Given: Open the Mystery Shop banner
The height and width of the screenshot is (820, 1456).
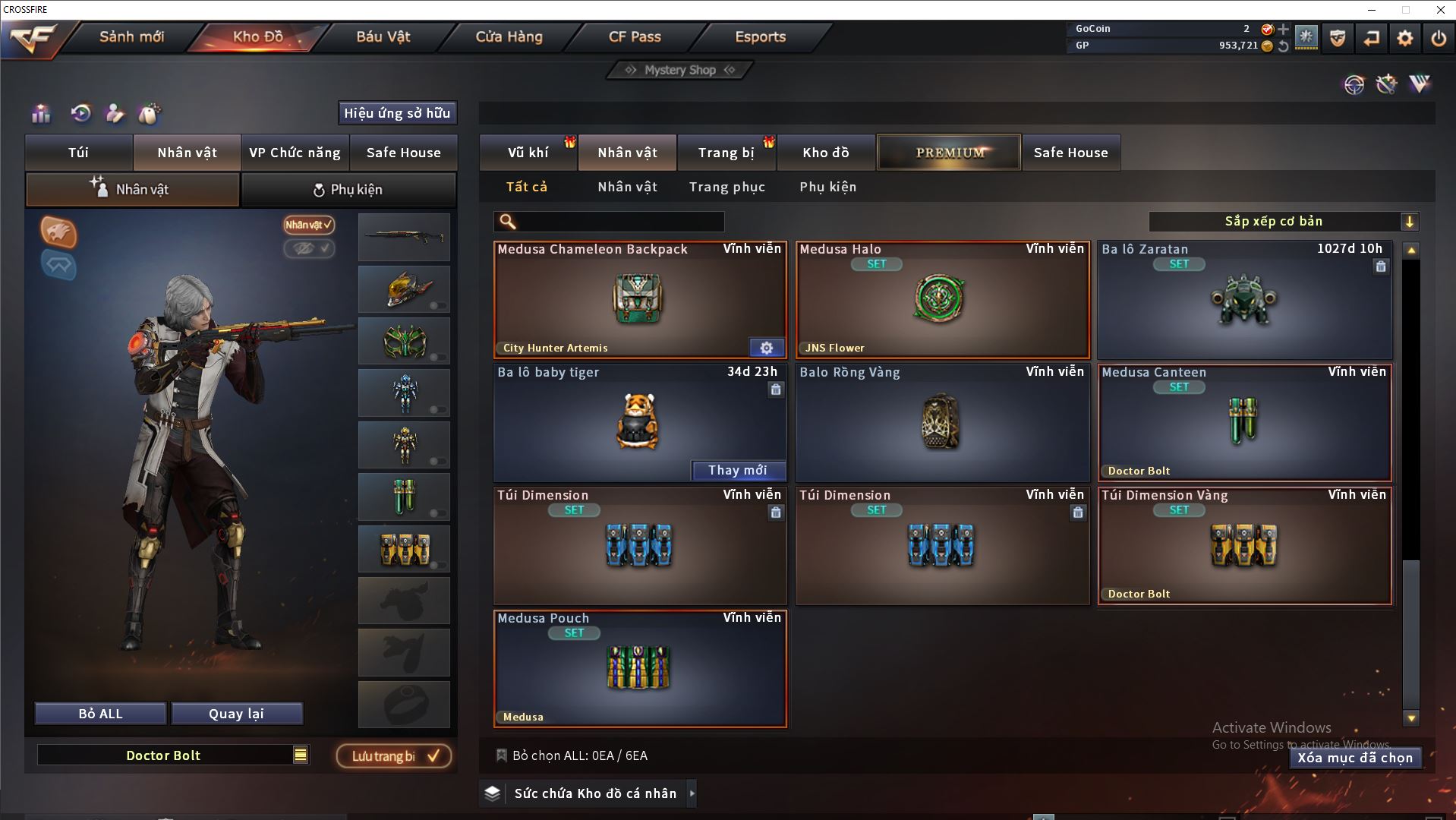Looking at the screenshot, I should [679, 70].
